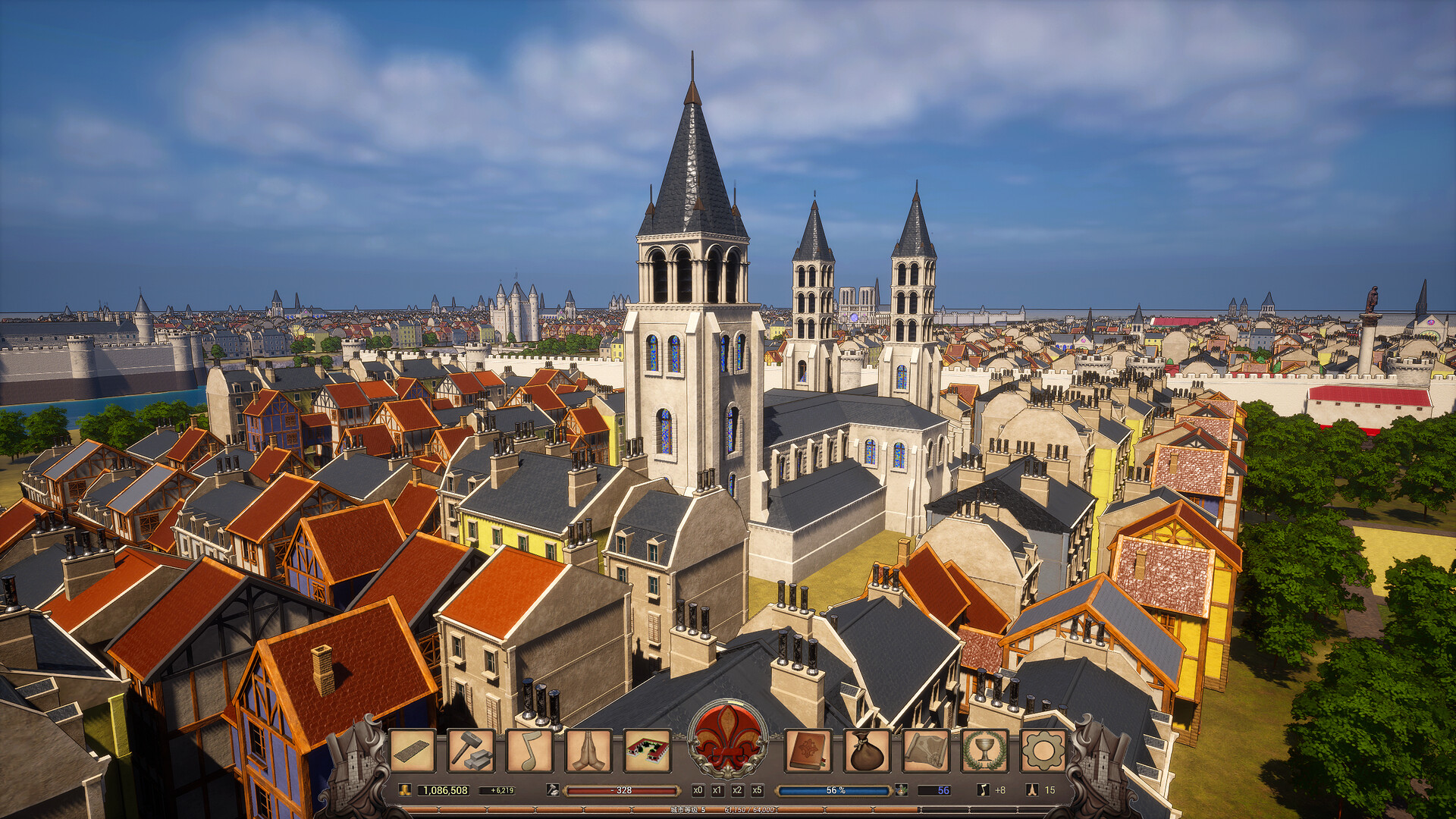This screenshot has height=819, width=1456.
Task: Enable fastest x5 game speed
Action: [x=758, y=789]
